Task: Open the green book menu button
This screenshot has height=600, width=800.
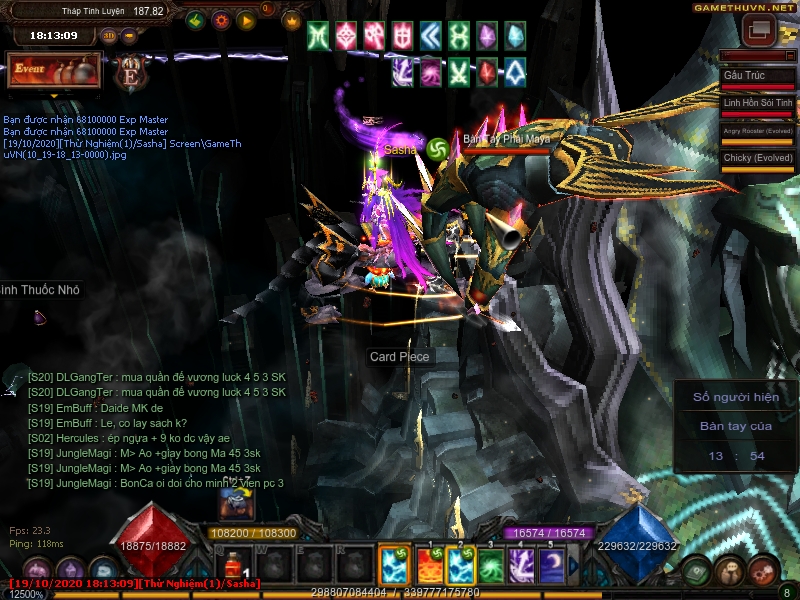Action: point(698,571)
